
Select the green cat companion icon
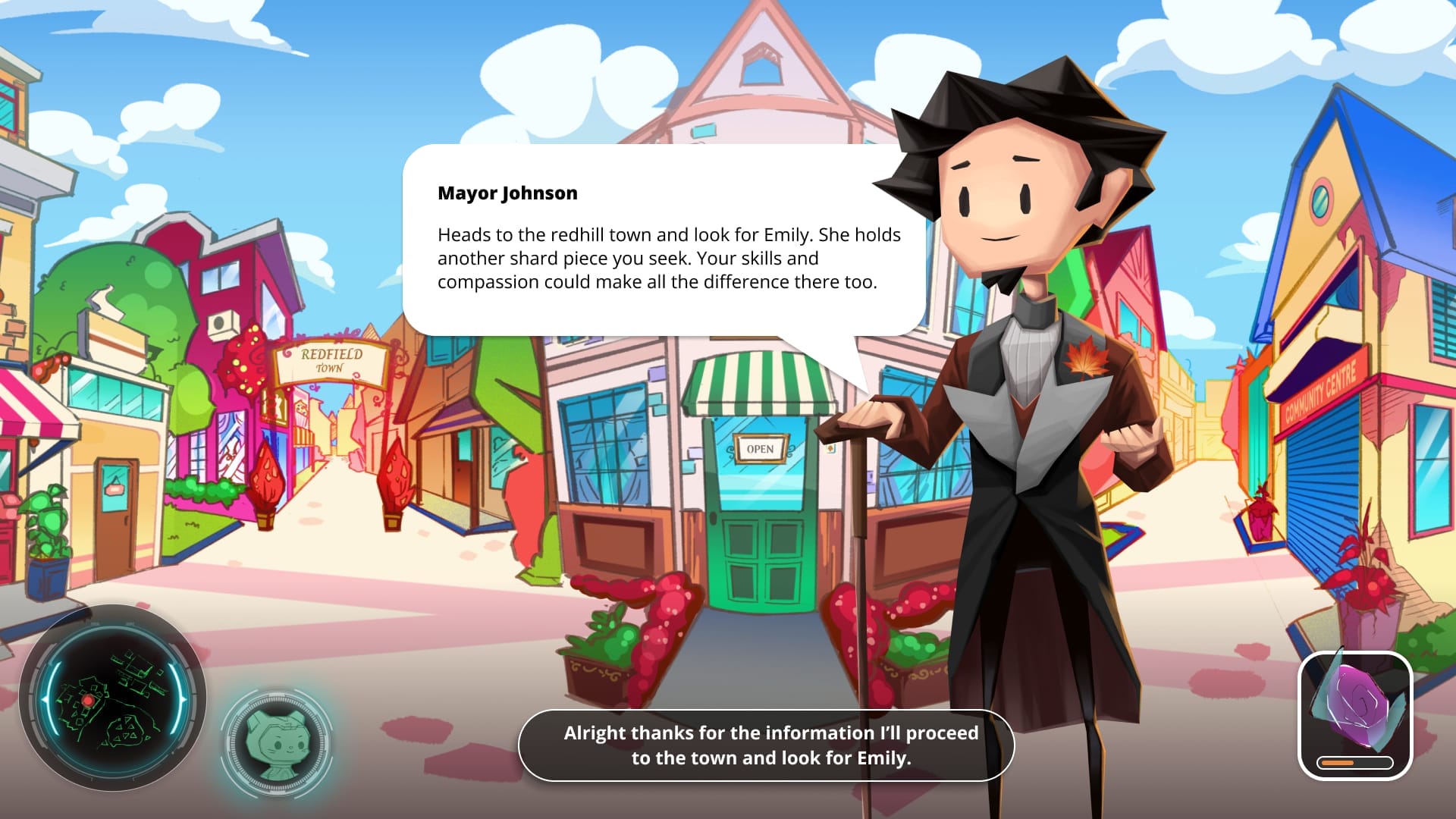pos(278,742)
